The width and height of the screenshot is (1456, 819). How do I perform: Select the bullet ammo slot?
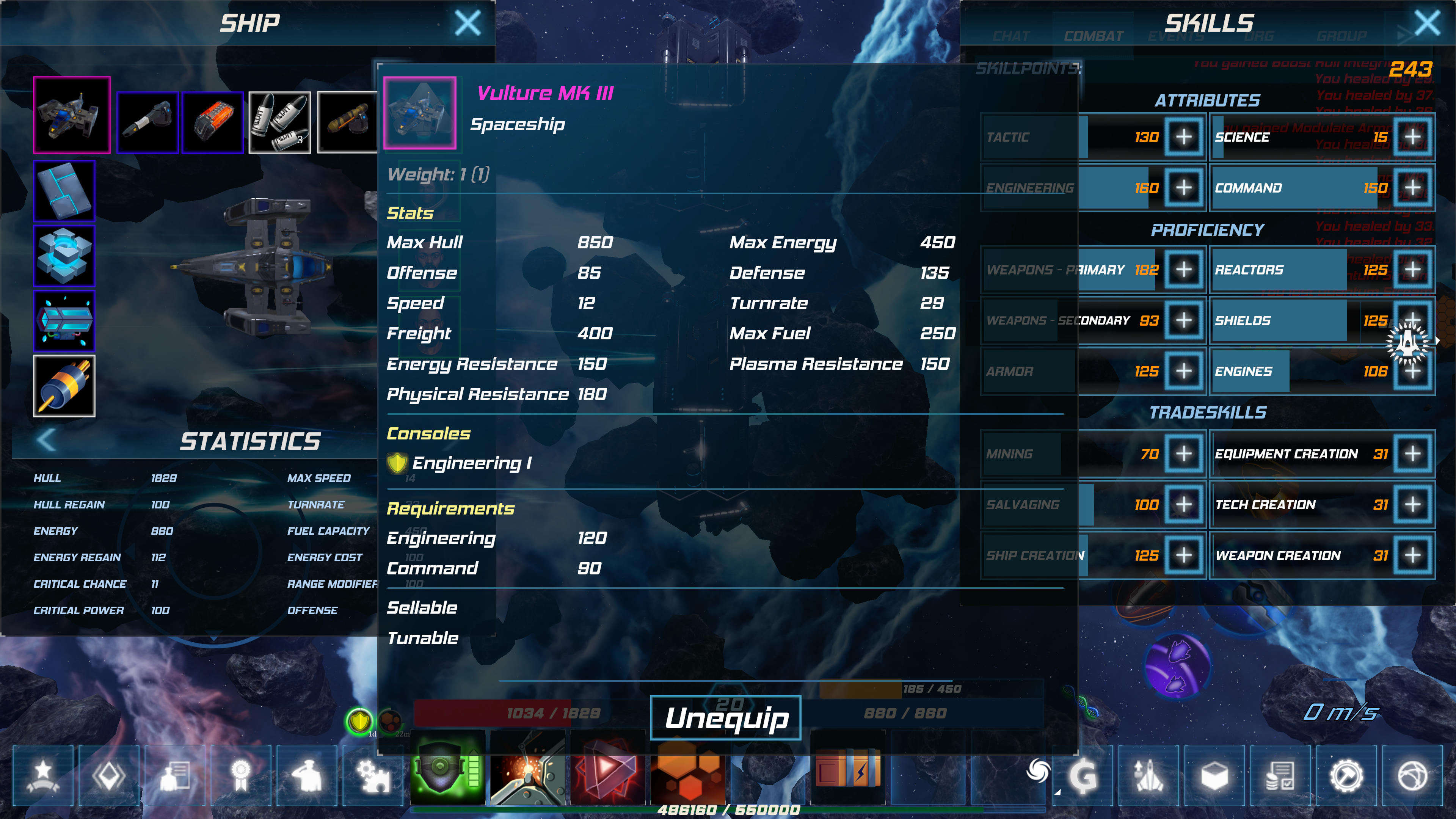pos(280,122)
